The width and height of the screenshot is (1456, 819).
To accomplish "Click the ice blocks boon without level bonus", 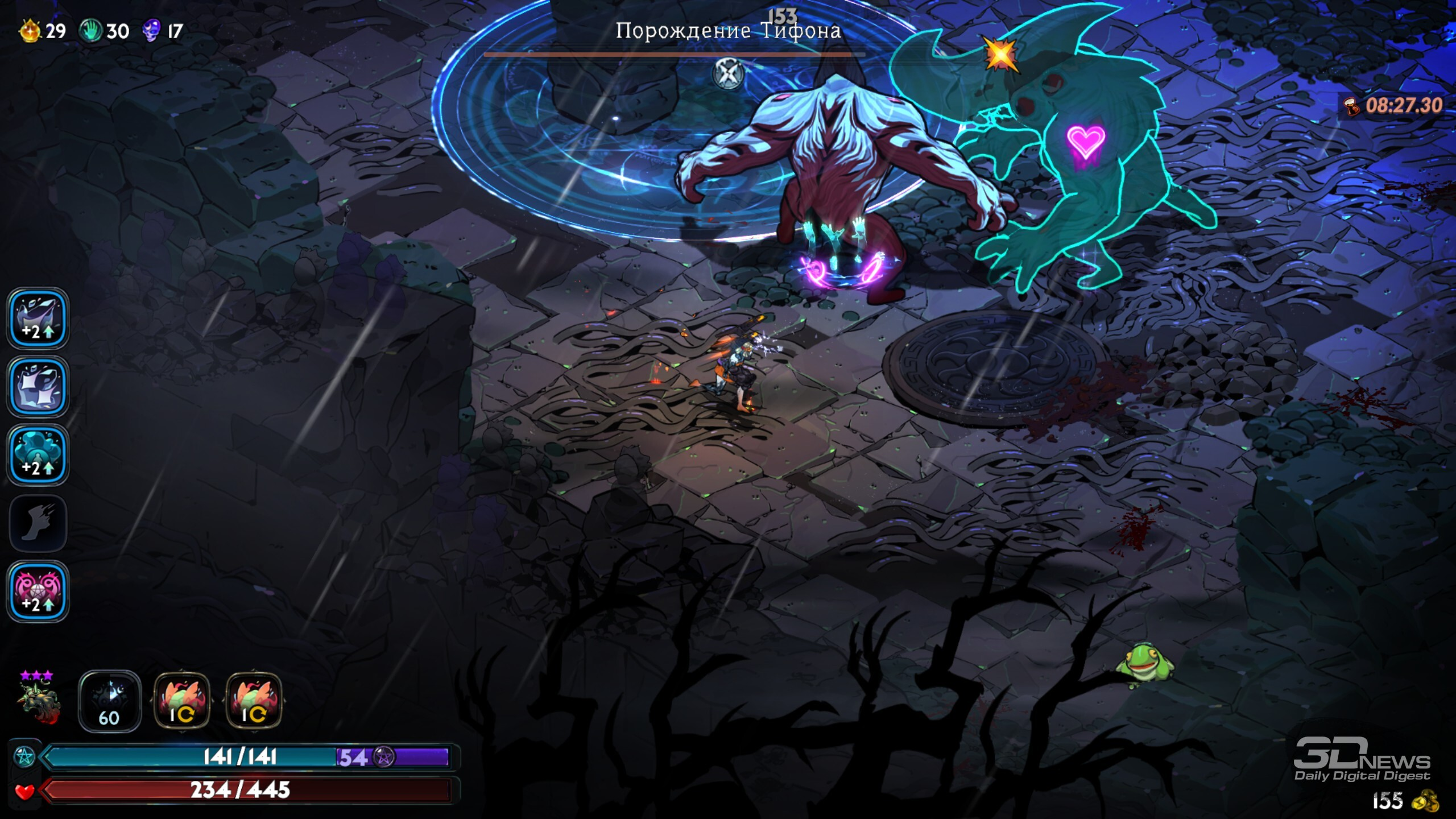I will pyautogui.click(x=38, y=387).
